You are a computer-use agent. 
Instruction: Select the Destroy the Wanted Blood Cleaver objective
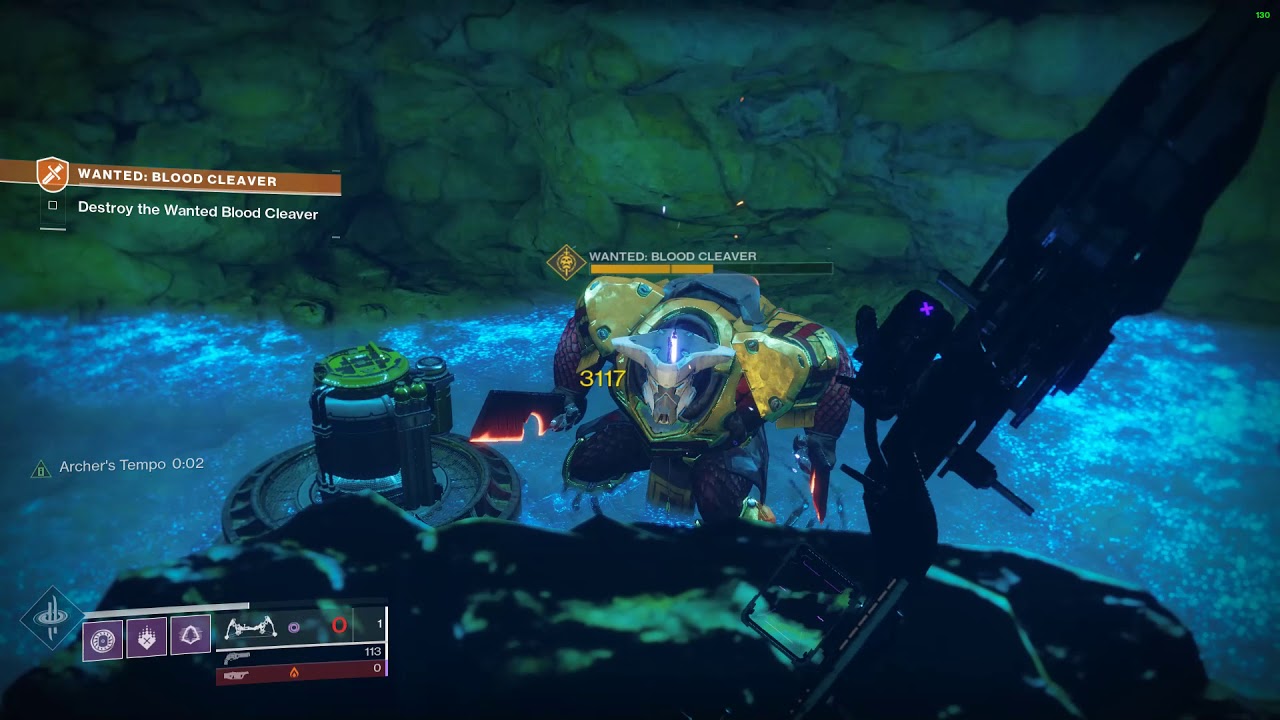click(x=197, y=213)
